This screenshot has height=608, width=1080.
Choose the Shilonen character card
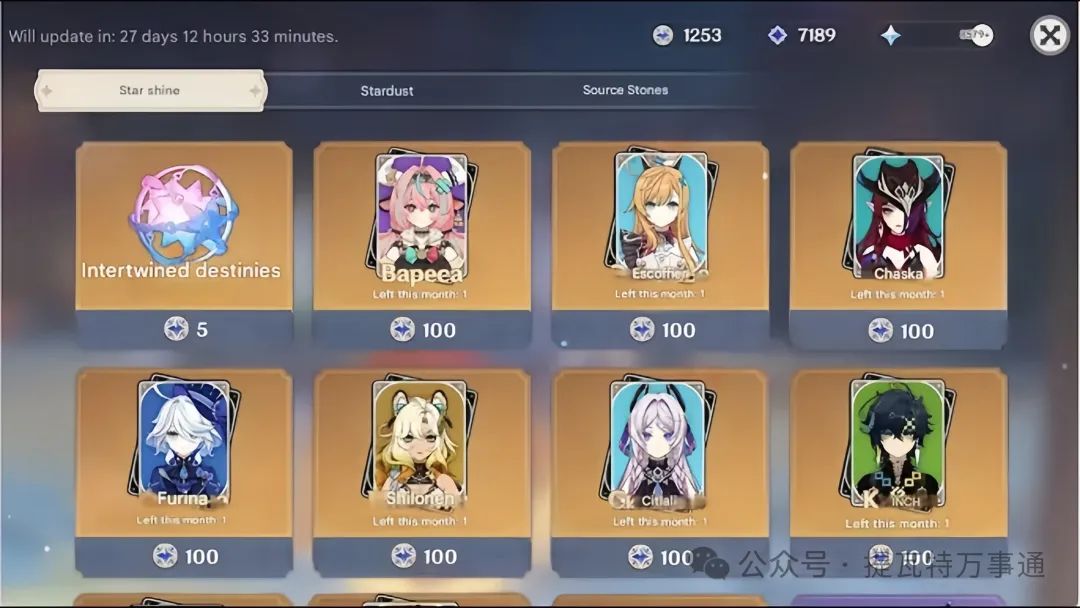pyautogui.click(x=422, y=452)
